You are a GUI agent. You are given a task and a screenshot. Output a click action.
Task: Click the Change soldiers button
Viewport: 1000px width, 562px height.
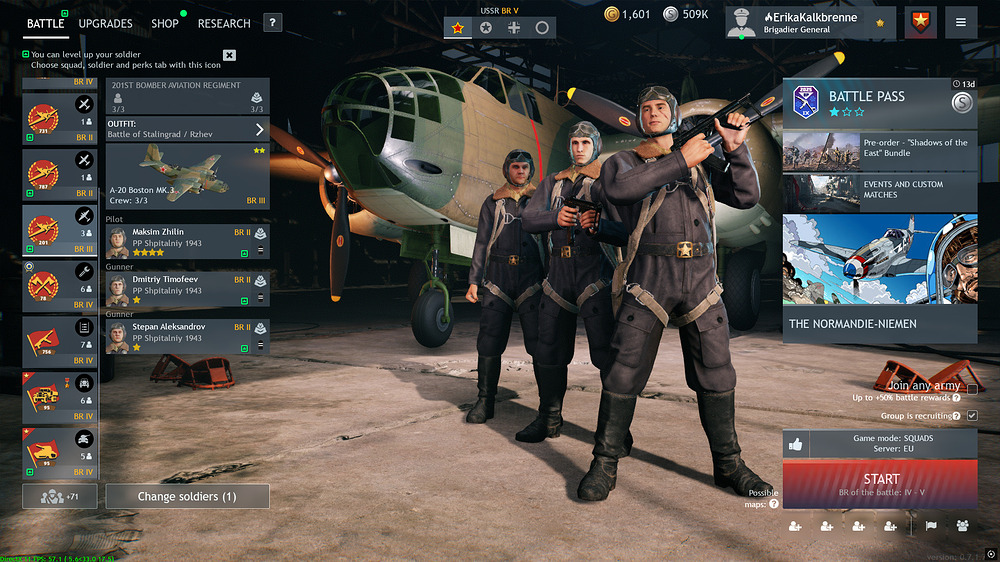pos(187,496)
